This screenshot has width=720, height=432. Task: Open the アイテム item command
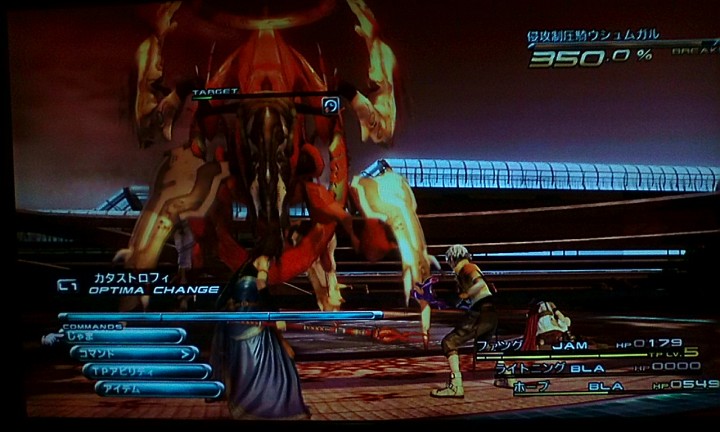(158, 388)
